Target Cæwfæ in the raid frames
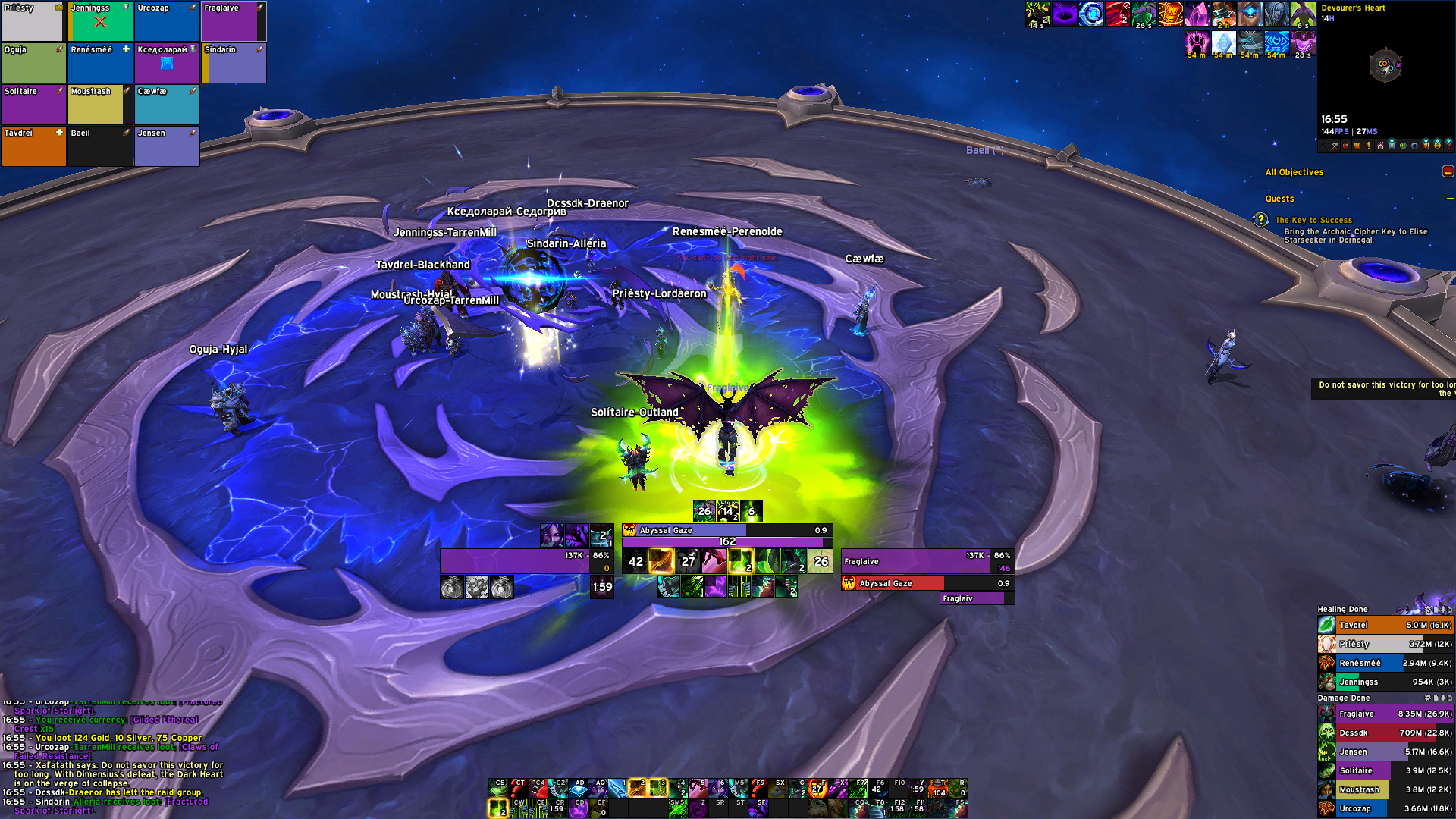Image resolution: width=1456 pixels, height=819 pixels. (x=167, y=105)
